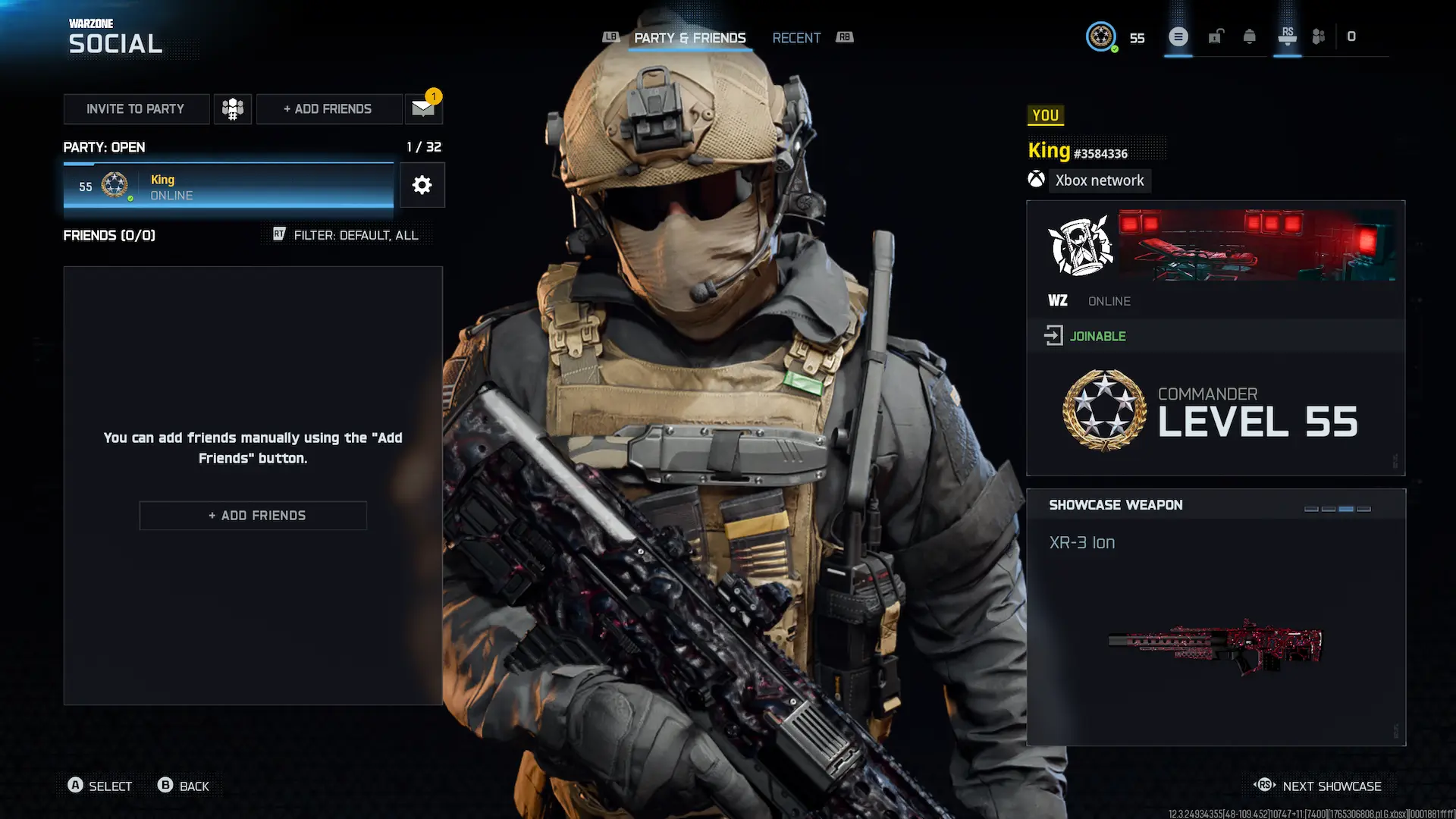This screenshot has height=819, width=1456.
Task: Select the fourth showcase weapon page indicator
Action: click(x=1363, y=510)
